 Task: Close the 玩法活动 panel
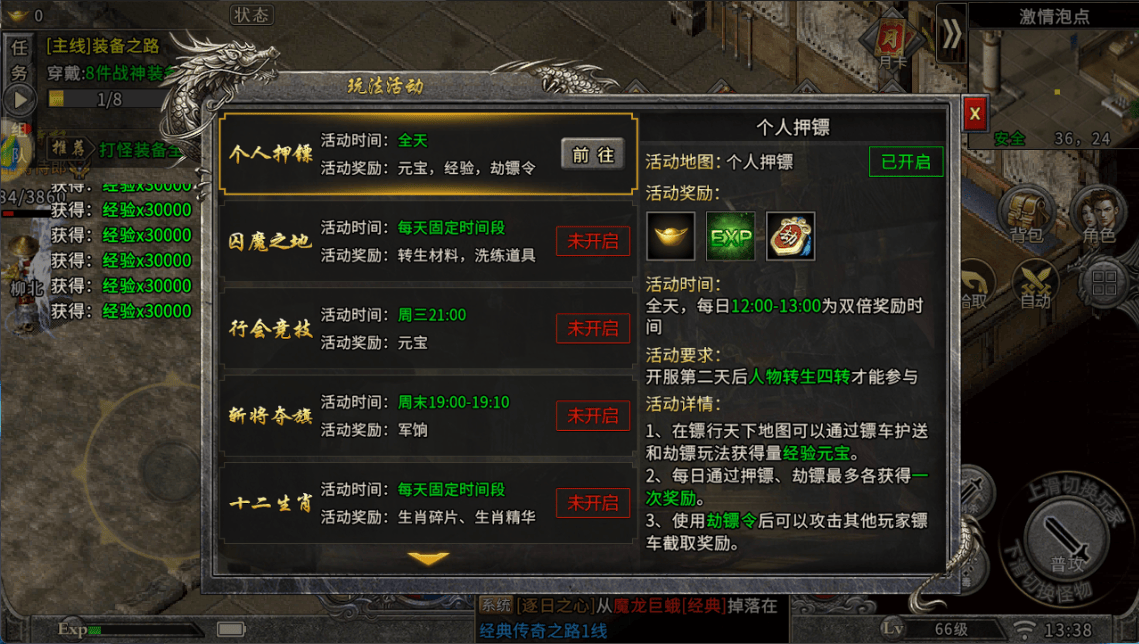pyautogui.click(x=975, y=114)
